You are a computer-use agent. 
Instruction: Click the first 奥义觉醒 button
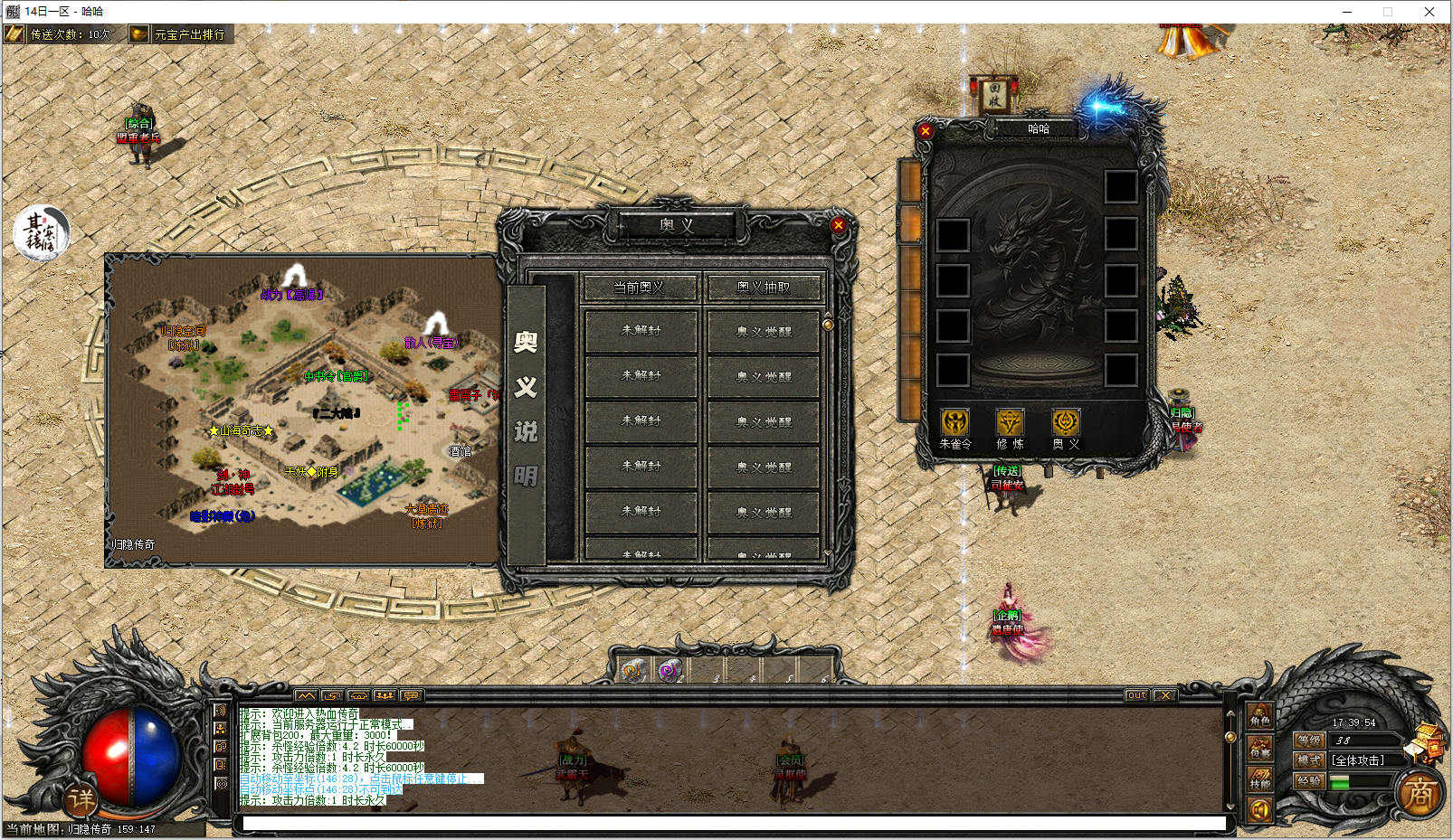[x=764, y=331]
